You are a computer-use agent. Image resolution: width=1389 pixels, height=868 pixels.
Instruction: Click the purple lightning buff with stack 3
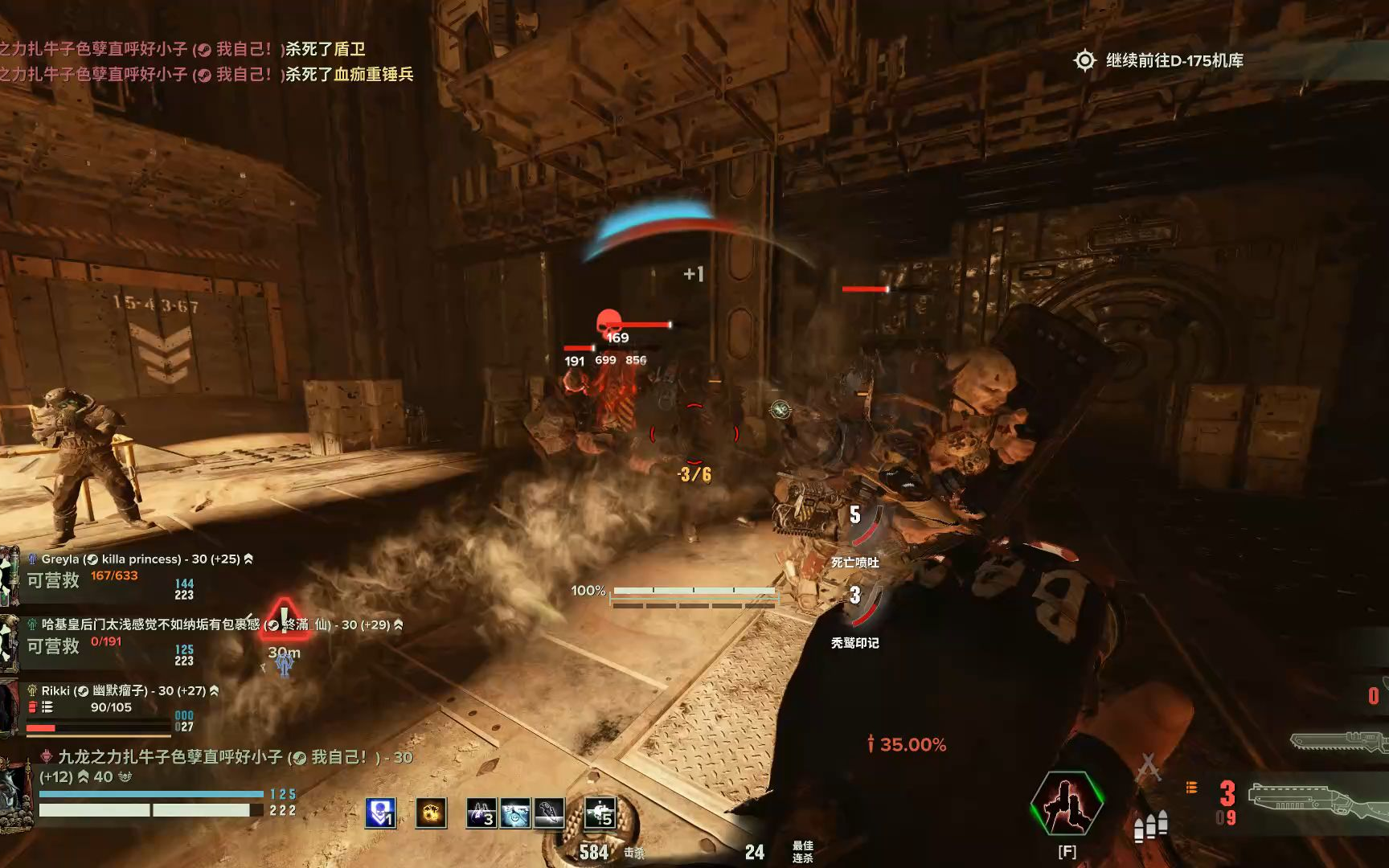[481, 813]
